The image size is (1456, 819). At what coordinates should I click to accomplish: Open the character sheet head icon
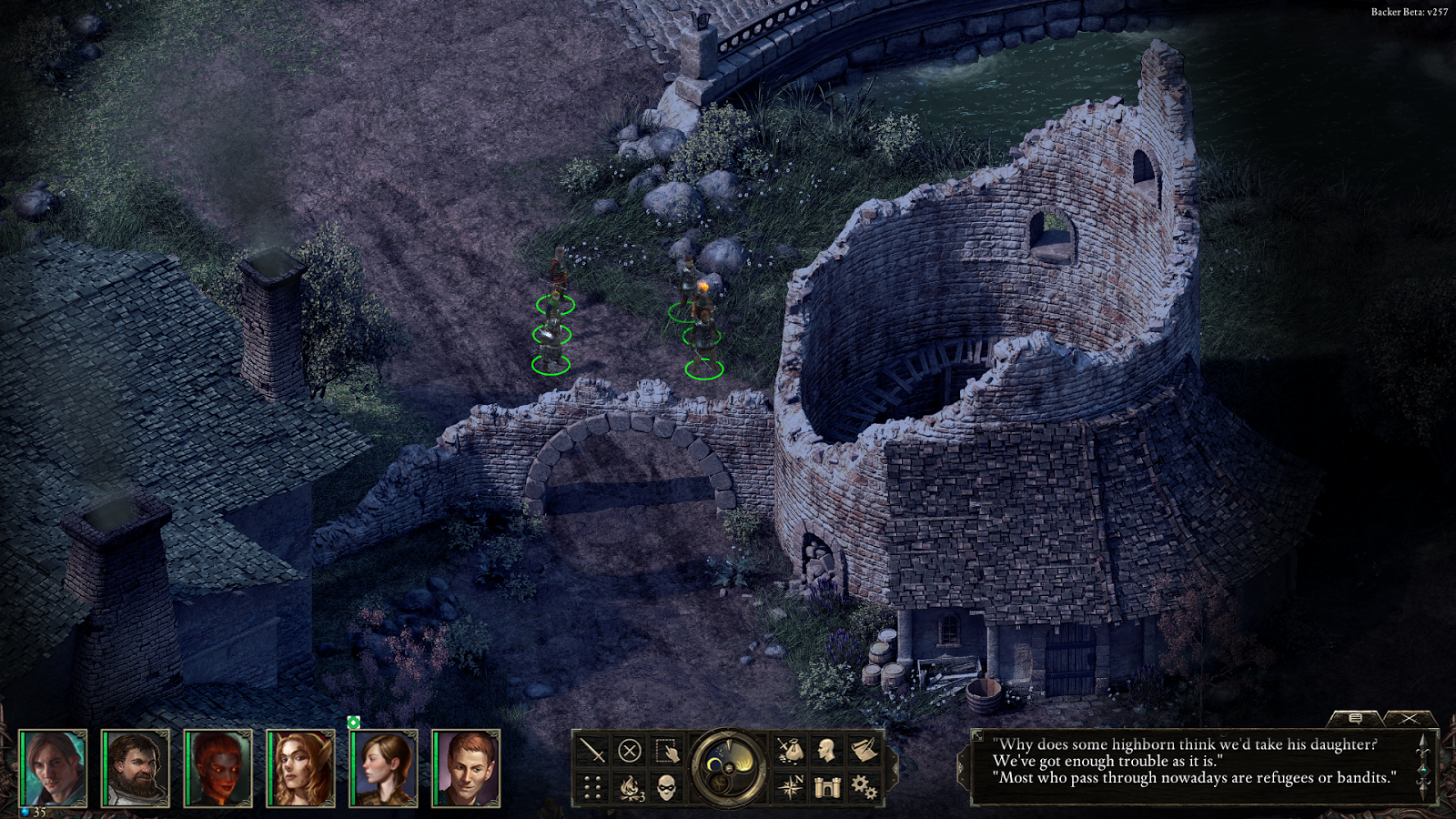pyautogui.click(x=826, y=751)
